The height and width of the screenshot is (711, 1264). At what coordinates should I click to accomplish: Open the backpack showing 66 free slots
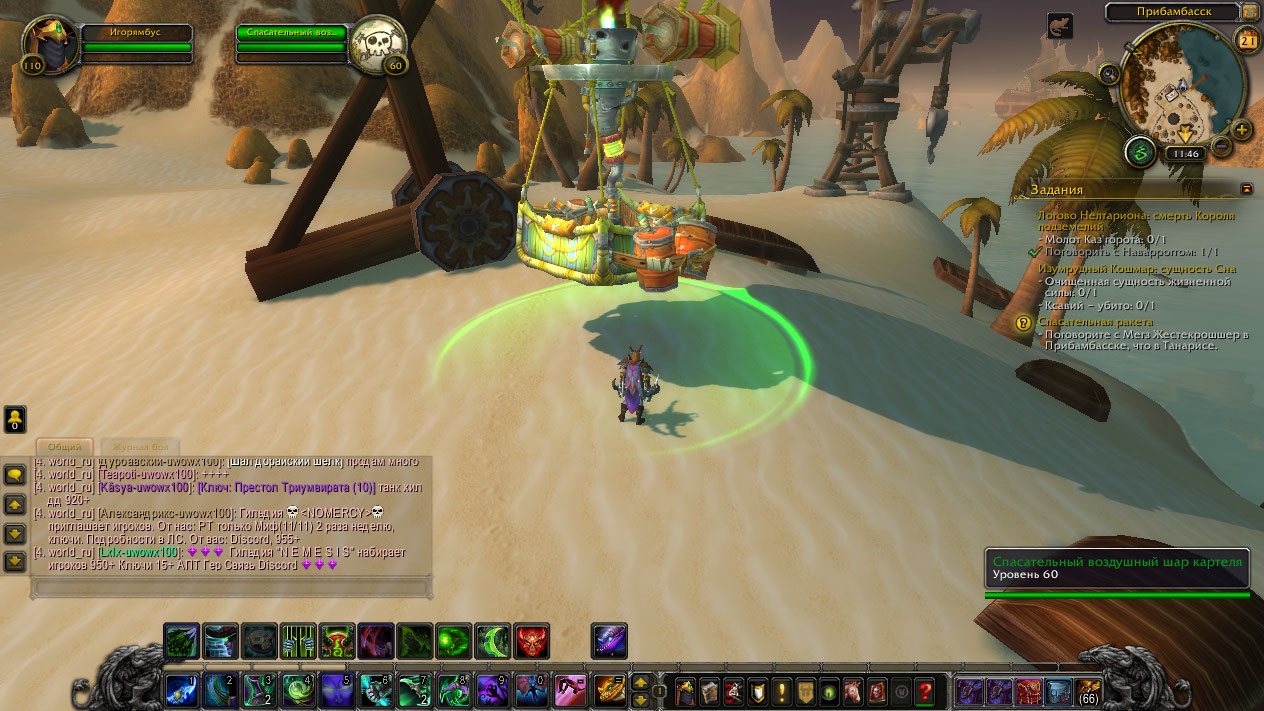[1088, 691]
